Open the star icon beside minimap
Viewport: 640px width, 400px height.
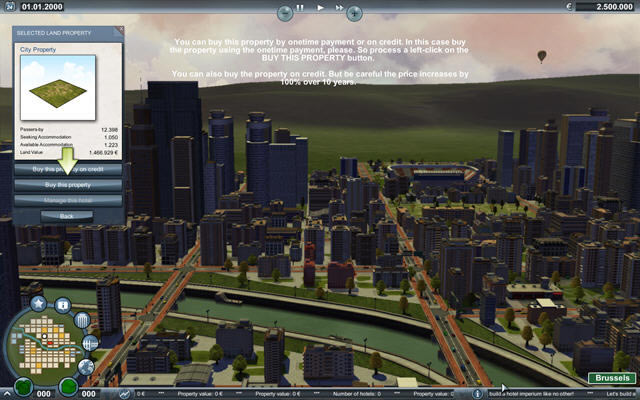[x=38, y=301]
